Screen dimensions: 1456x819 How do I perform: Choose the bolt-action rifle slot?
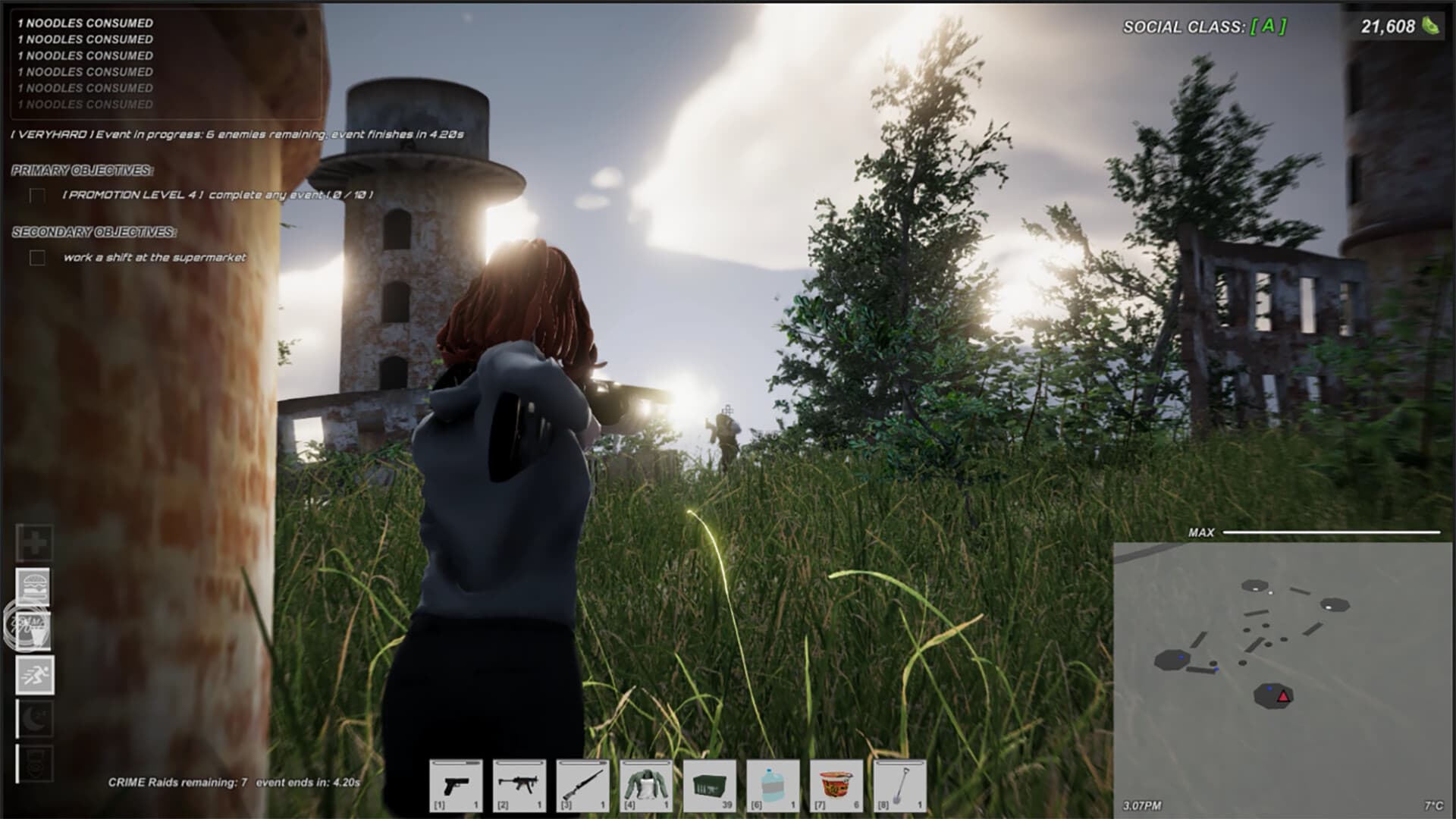(582, 786)
